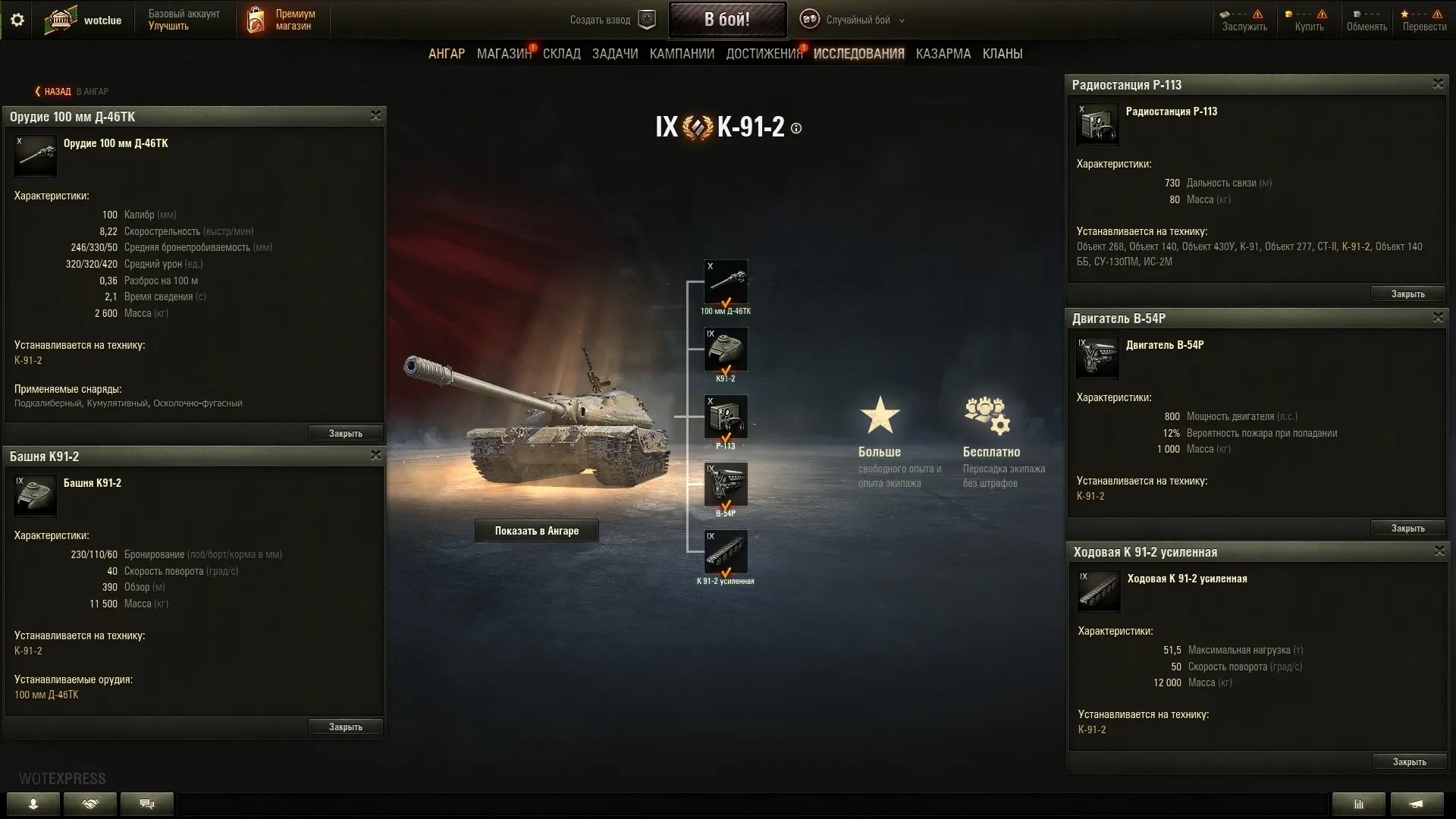This screenshot has height=819, width=1456.
Task: Open the Задачи tab
Action: 615,54
